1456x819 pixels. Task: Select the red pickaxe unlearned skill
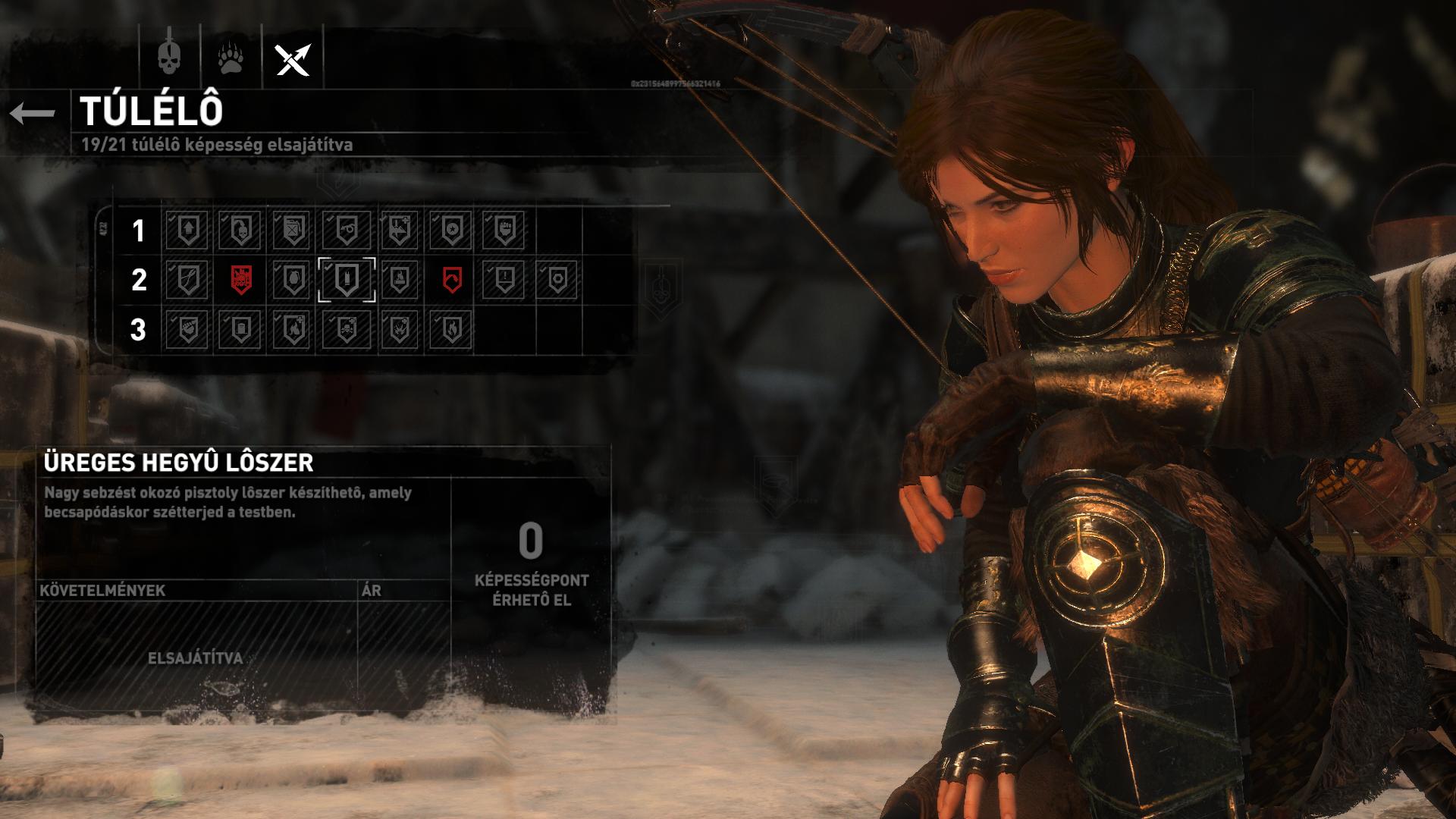451,280
